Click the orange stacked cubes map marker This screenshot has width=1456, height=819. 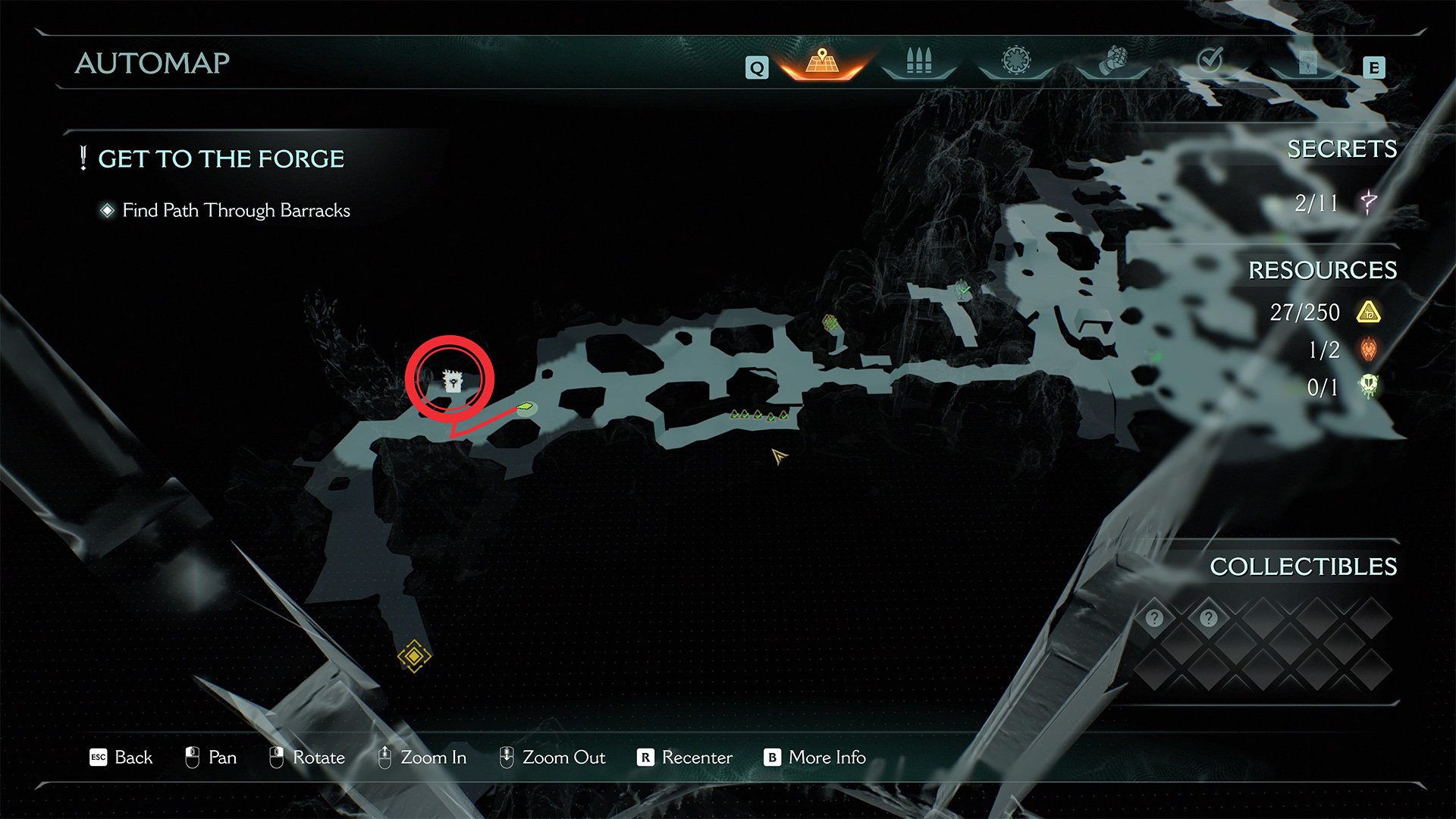(x=830, y=322)
